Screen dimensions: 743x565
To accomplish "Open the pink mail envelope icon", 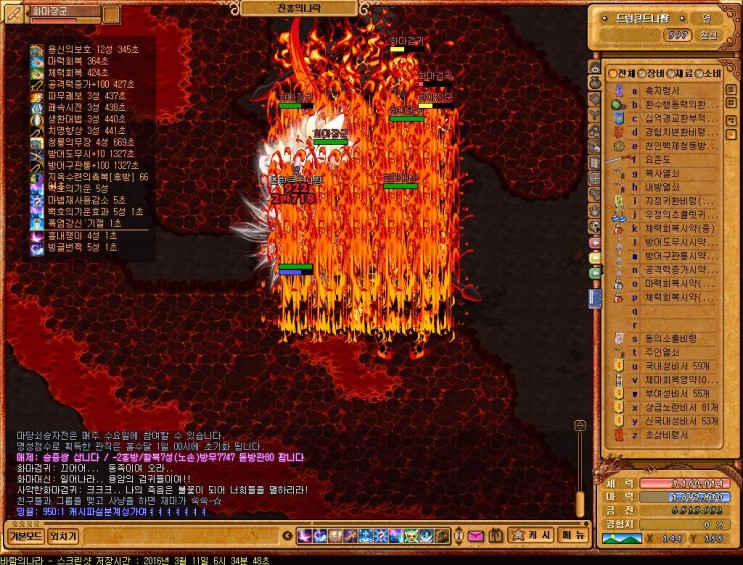I will [474, 536].
